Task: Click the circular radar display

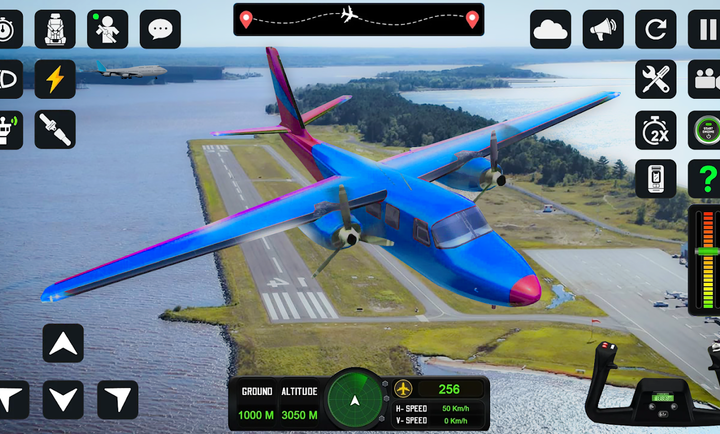Action: click(x=355, y=400)
